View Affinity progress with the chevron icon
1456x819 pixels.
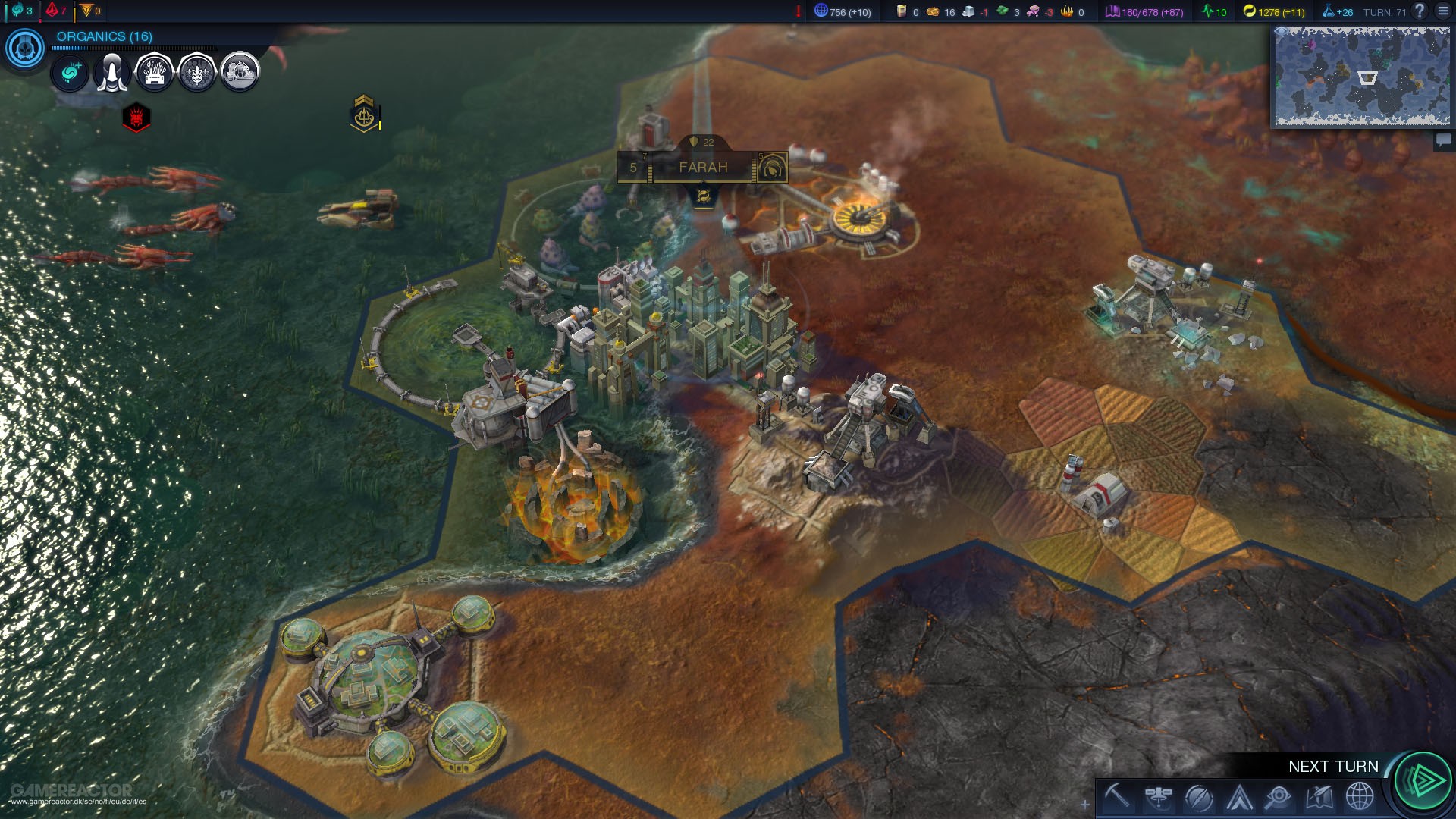click(1238, 797)
